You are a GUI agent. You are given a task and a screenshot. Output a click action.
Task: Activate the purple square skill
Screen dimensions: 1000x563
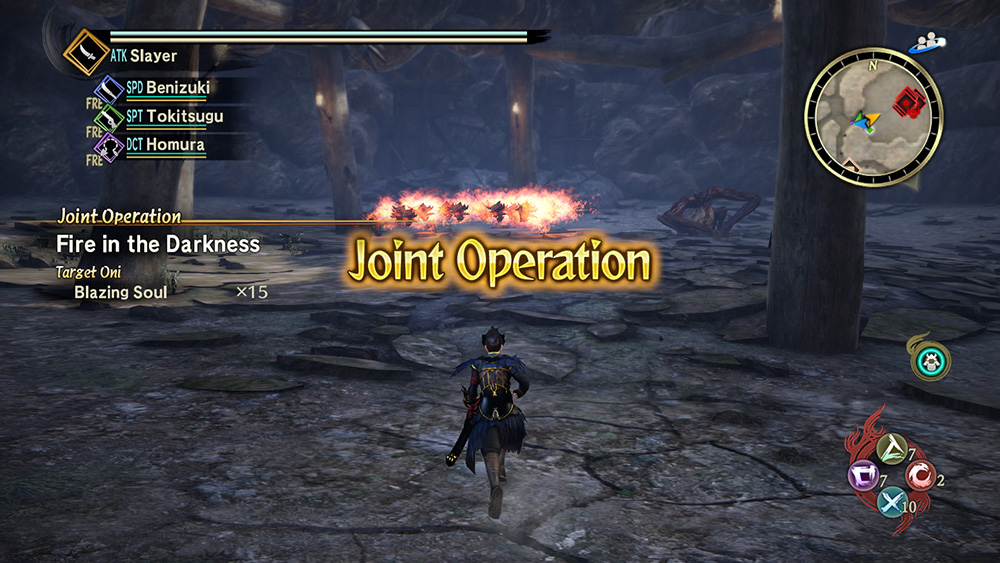tap(861, 475)
